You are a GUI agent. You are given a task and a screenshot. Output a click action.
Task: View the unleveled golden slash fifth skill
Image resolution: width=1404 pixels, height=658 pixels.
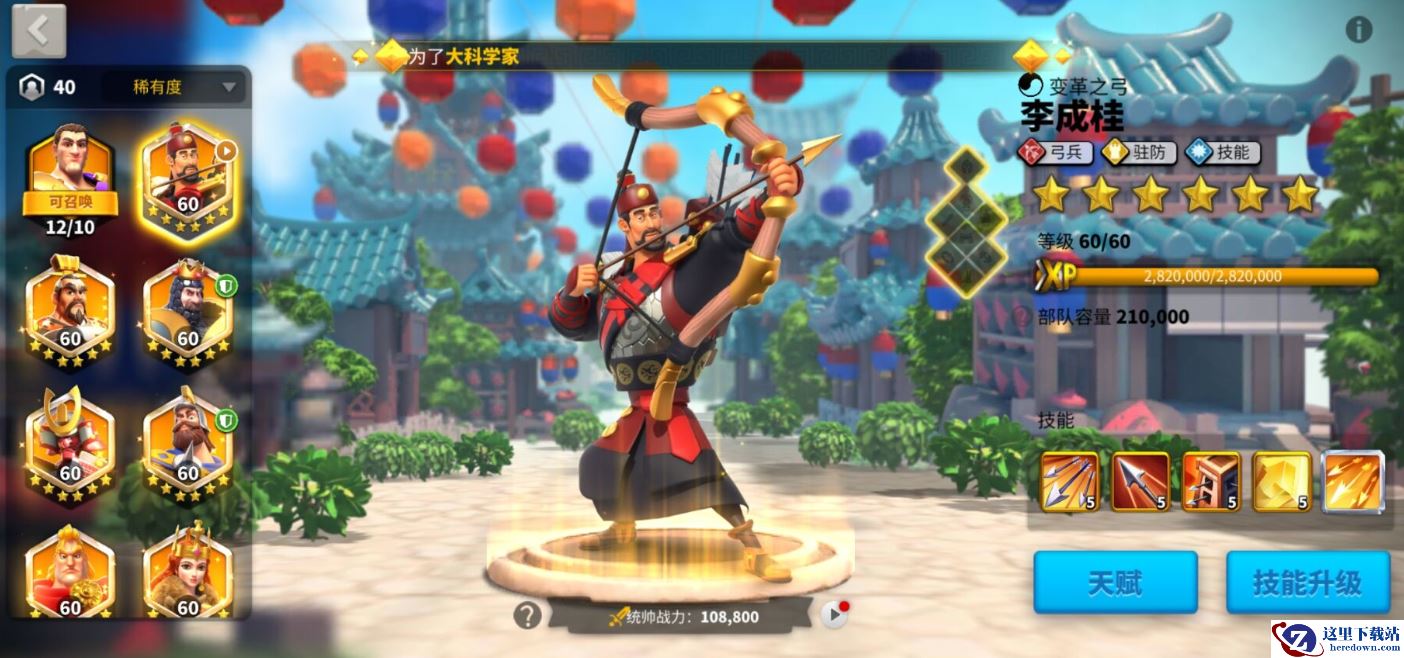(x=1353, y=482)
